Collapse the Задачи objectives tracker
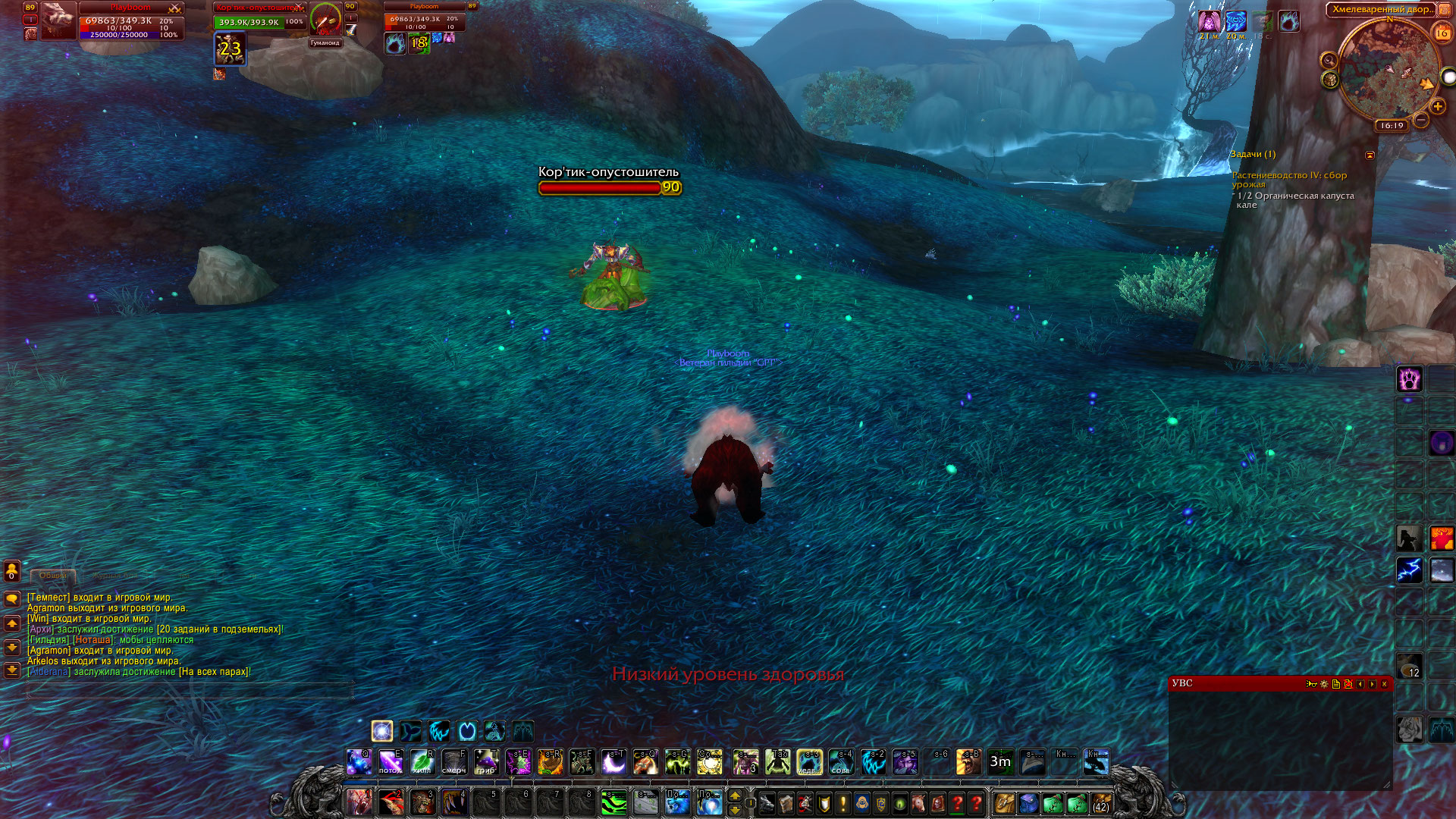The width and height of the screenshot is (1456, 819). pyautogui.click(x=1370, y=155)
